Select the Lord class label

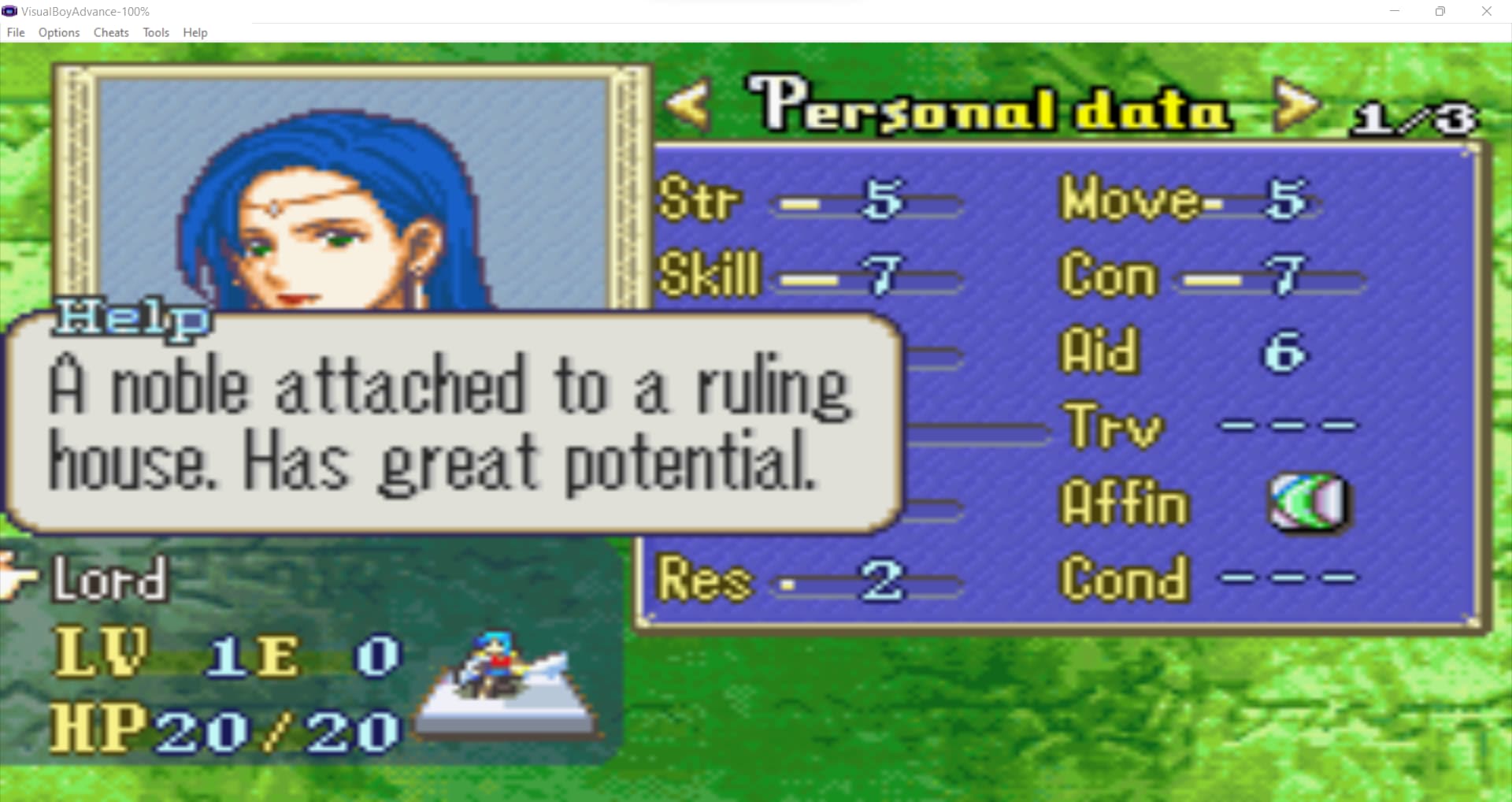coord(110,579)
